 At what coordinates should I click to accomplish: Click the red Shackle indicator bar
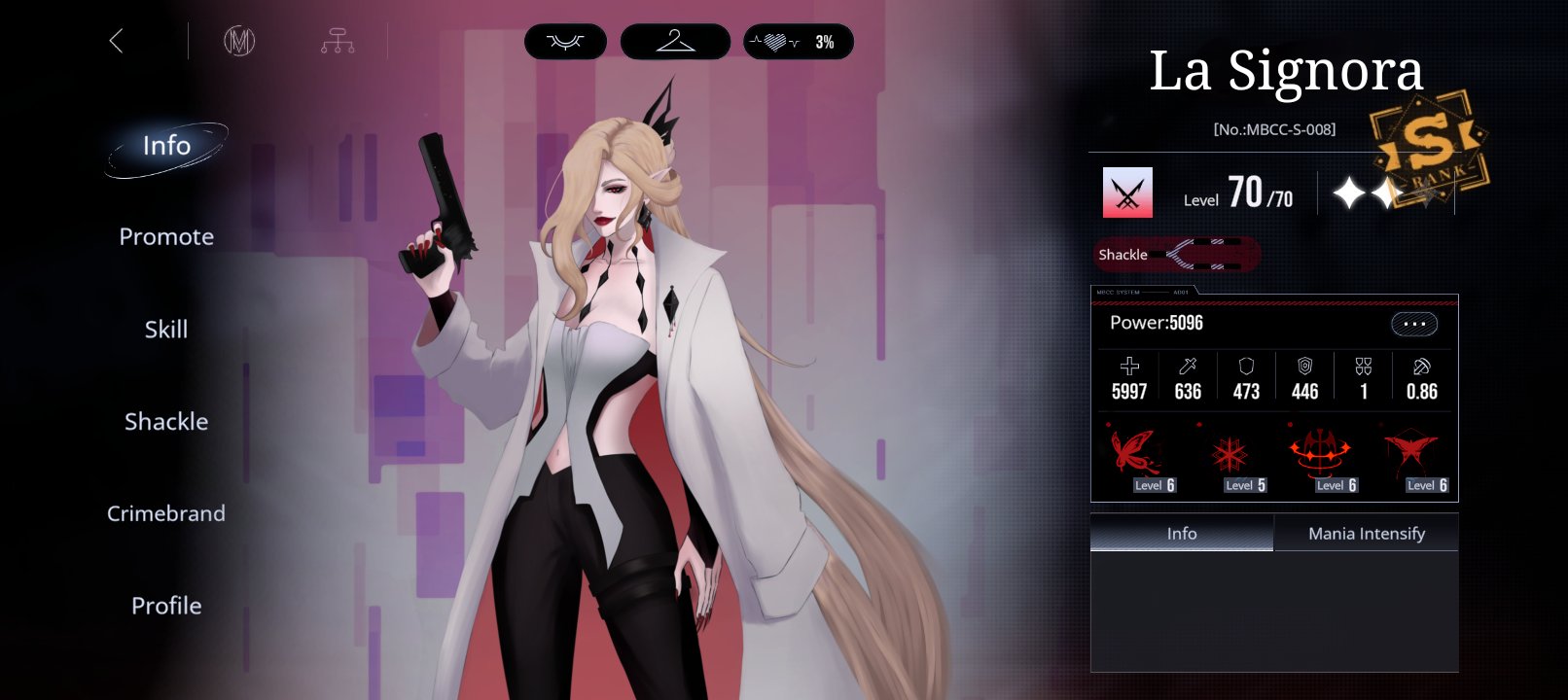pyautogui.click(x=1177, y=255)
